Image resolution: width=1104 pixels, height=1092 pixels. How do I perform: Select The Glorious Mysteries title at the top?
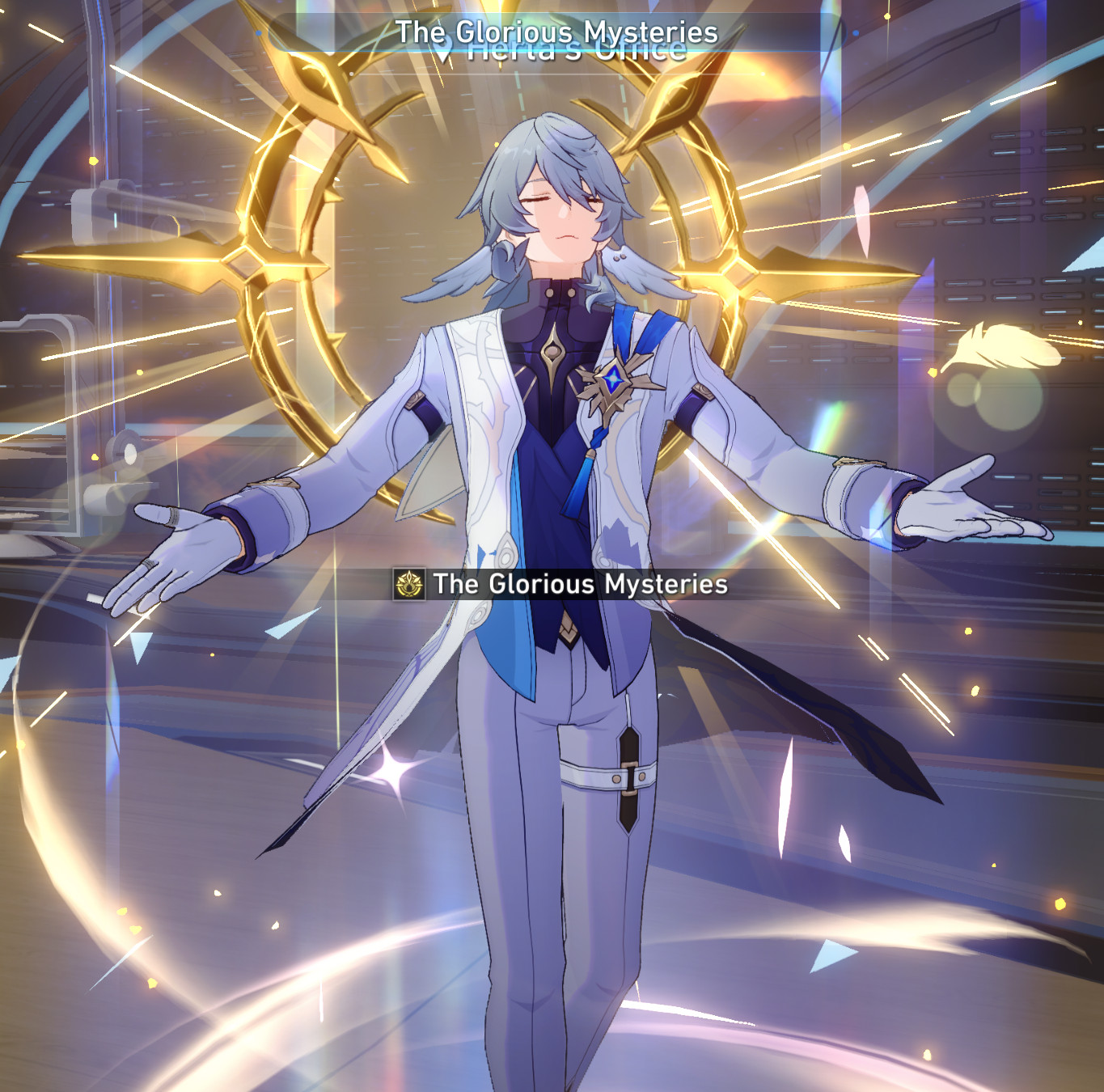(558, 33)
